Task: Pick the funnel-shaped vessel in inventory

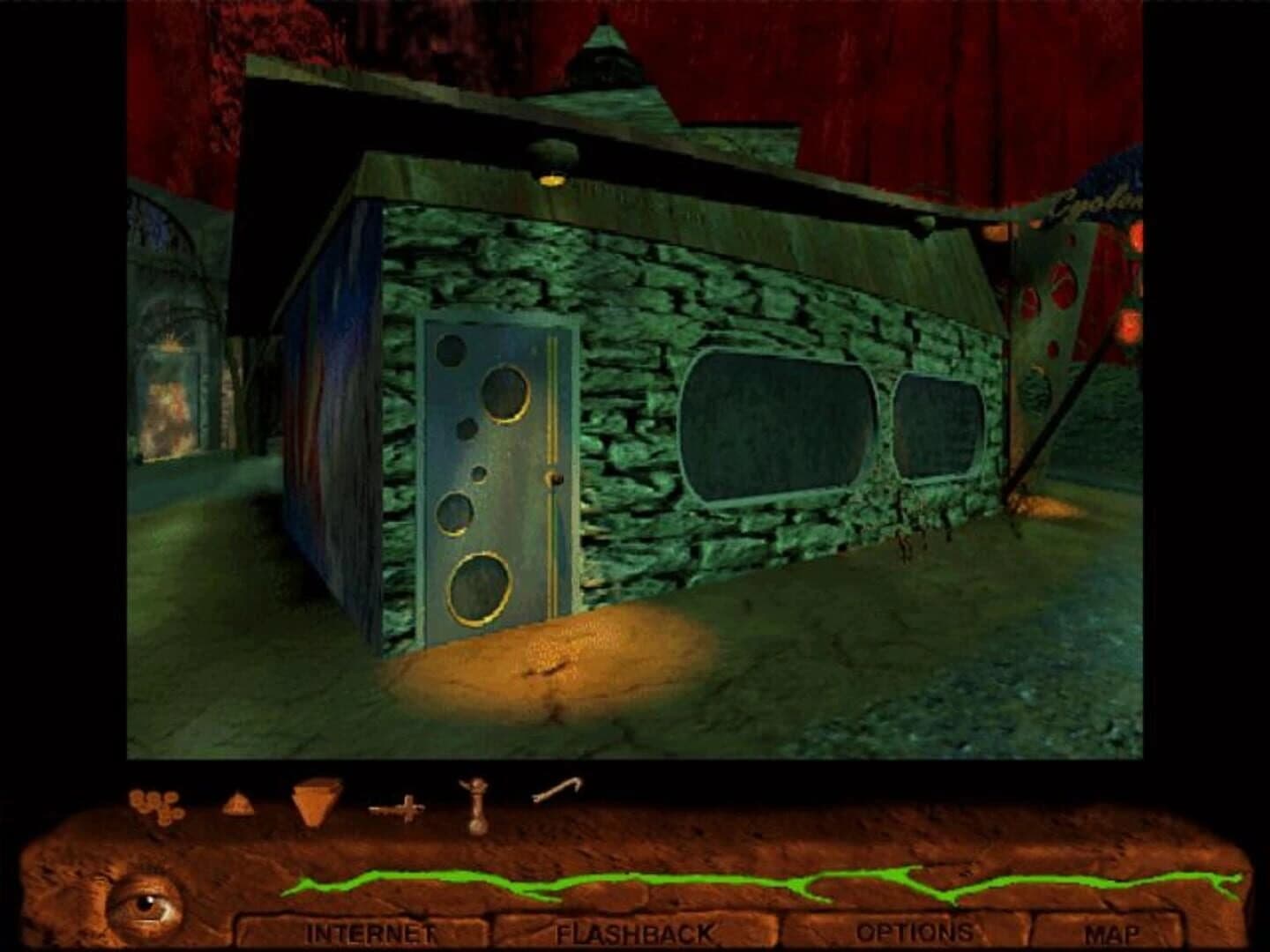Action: tap(310, 804)
